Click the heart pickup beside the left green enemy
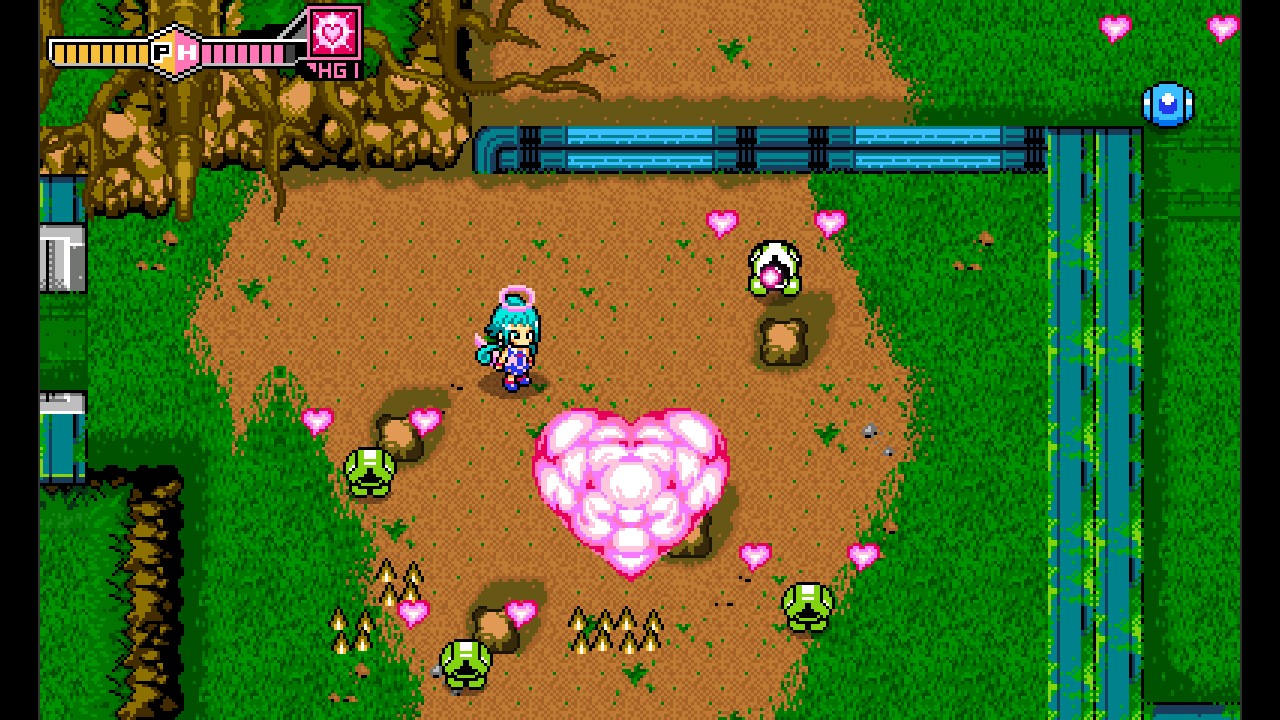The width and height of the screenshot is (1280, 720). click(x=320, y=422)
